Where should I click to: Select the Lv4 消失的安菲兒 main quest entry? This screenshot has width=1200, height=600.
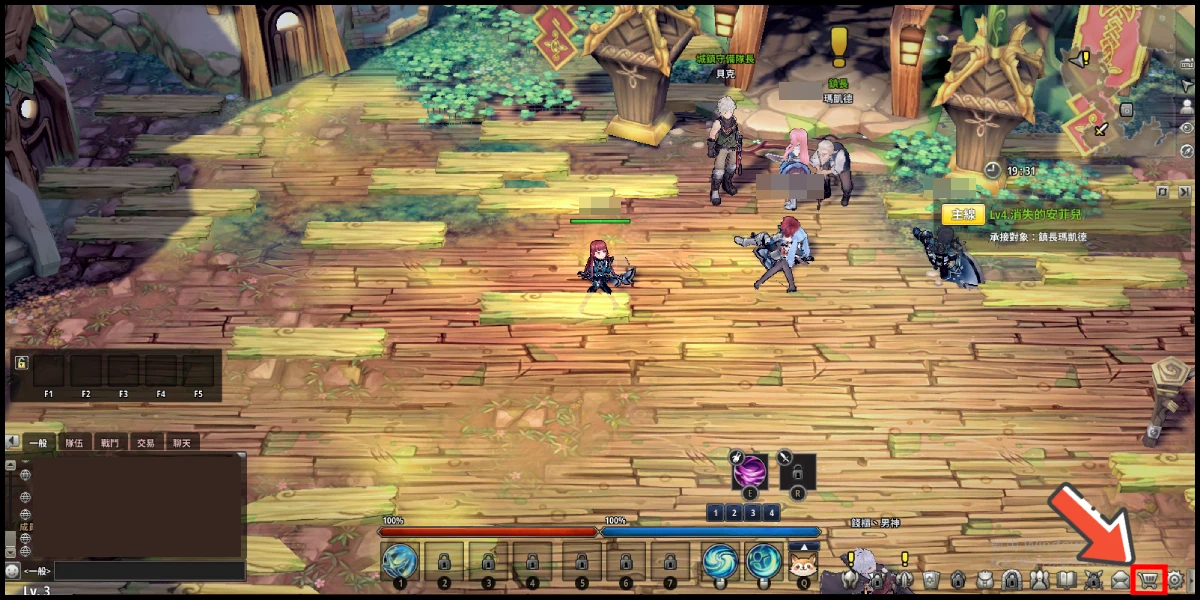(x=1035, y=215)
